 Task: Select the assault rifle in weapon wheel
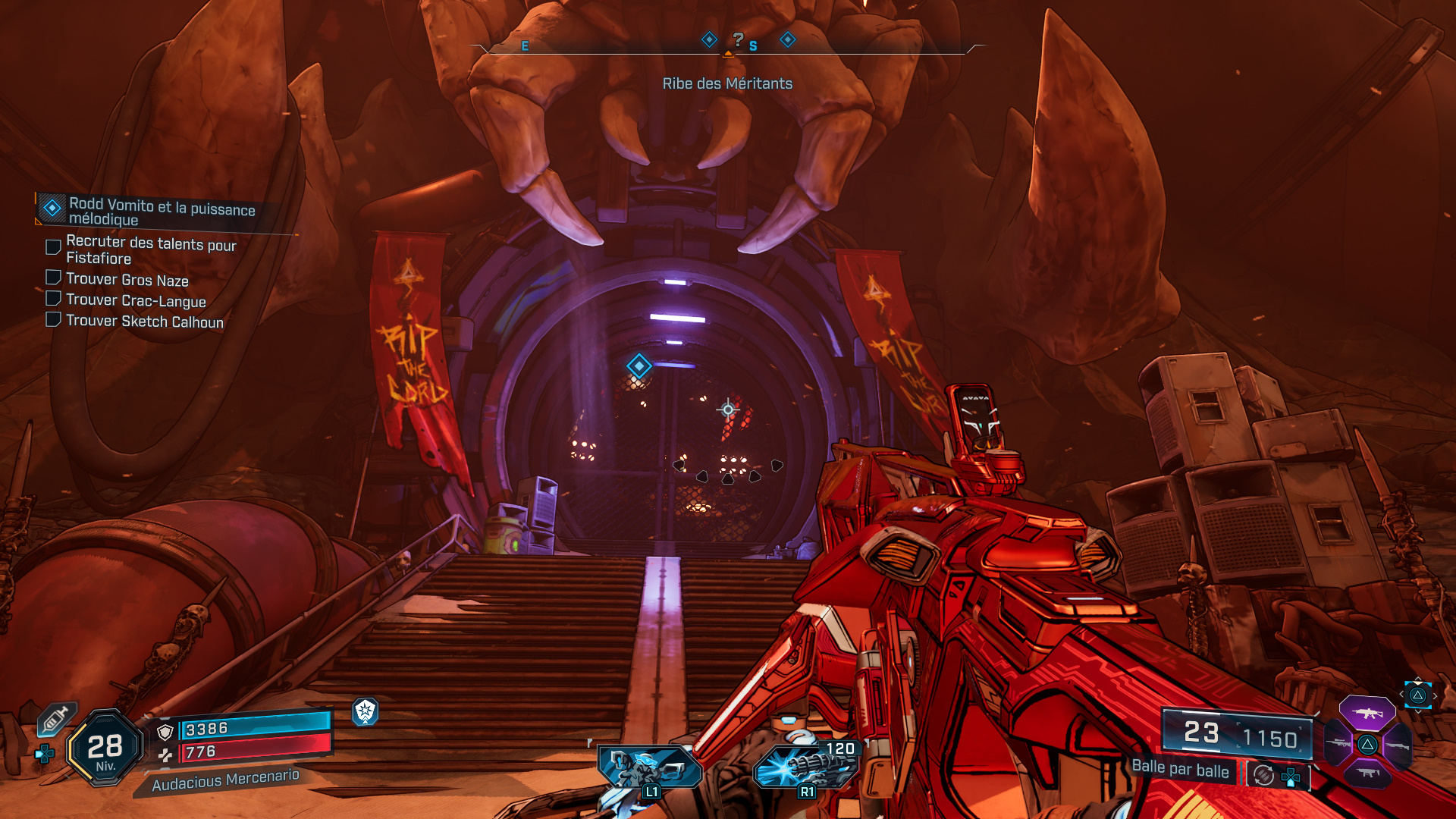click(1367, 713)
